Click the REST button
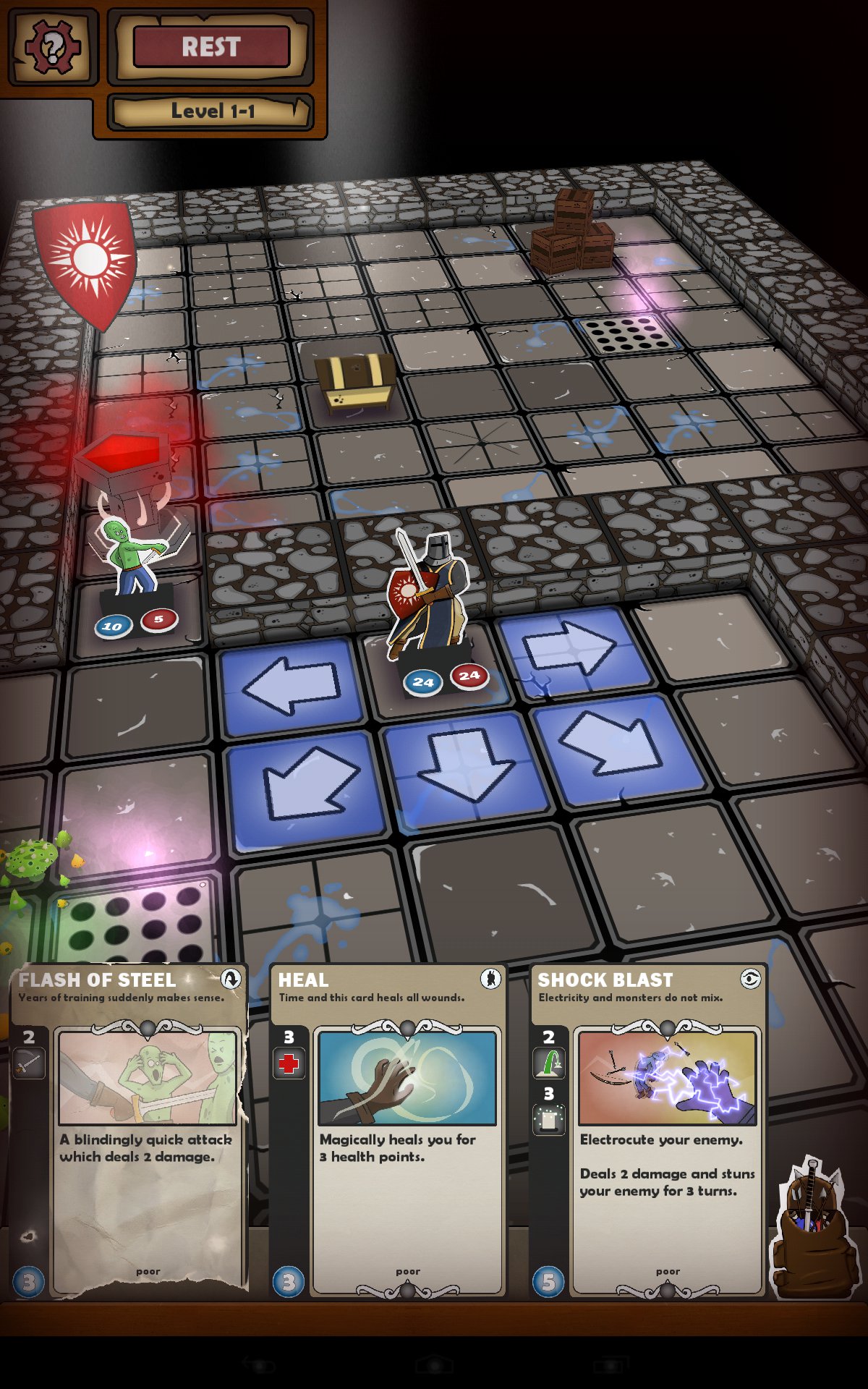868x1389 pixels. coord(211,47)
